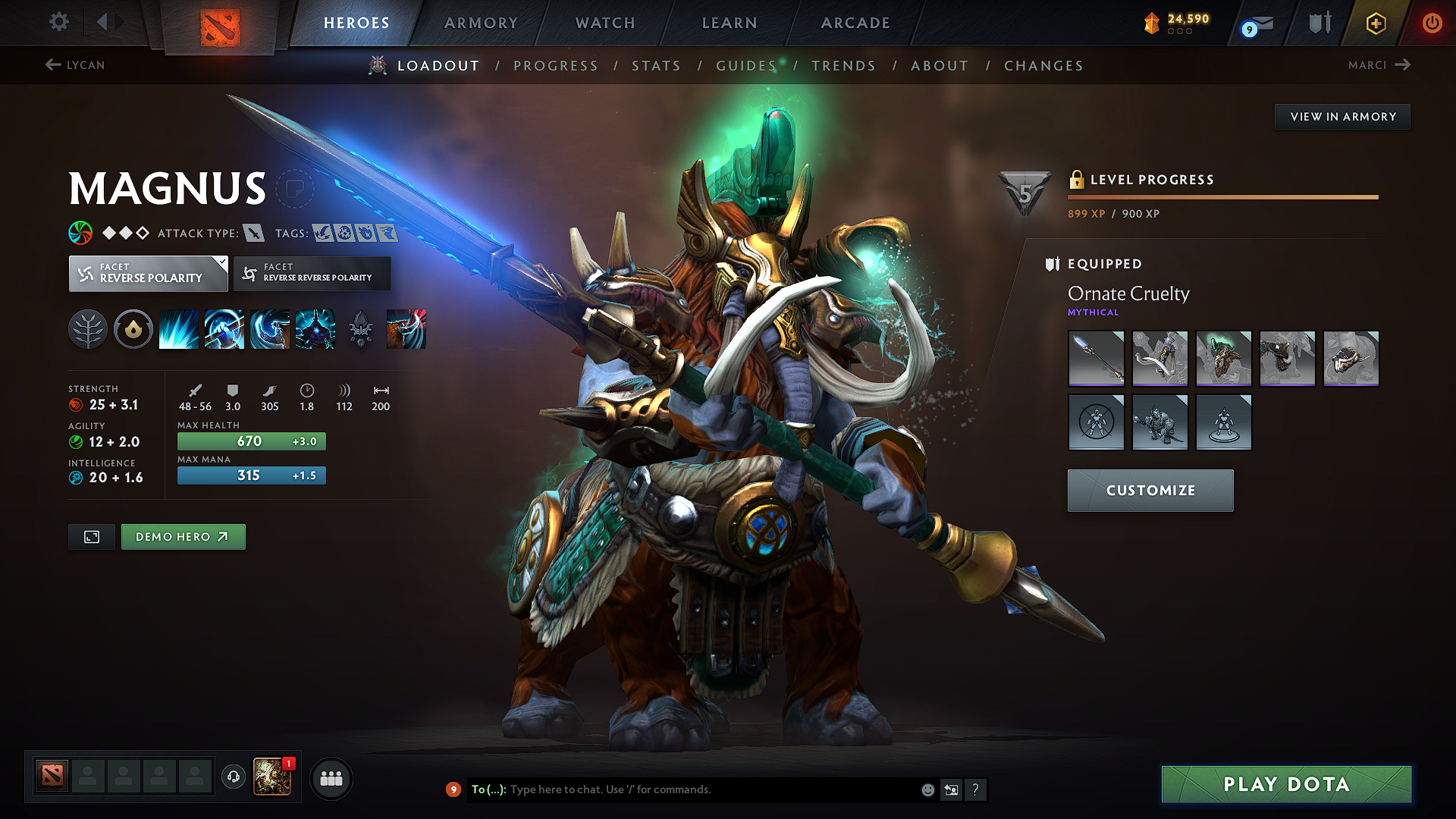Go to previous hero Lycan
The height and width of the screenshot is (819, 1456).
tap(75, 65)
